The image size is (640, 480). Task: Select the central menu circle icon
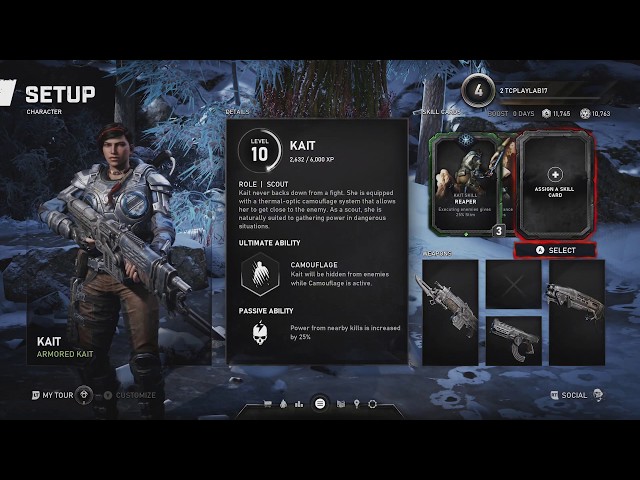(320, 404)
